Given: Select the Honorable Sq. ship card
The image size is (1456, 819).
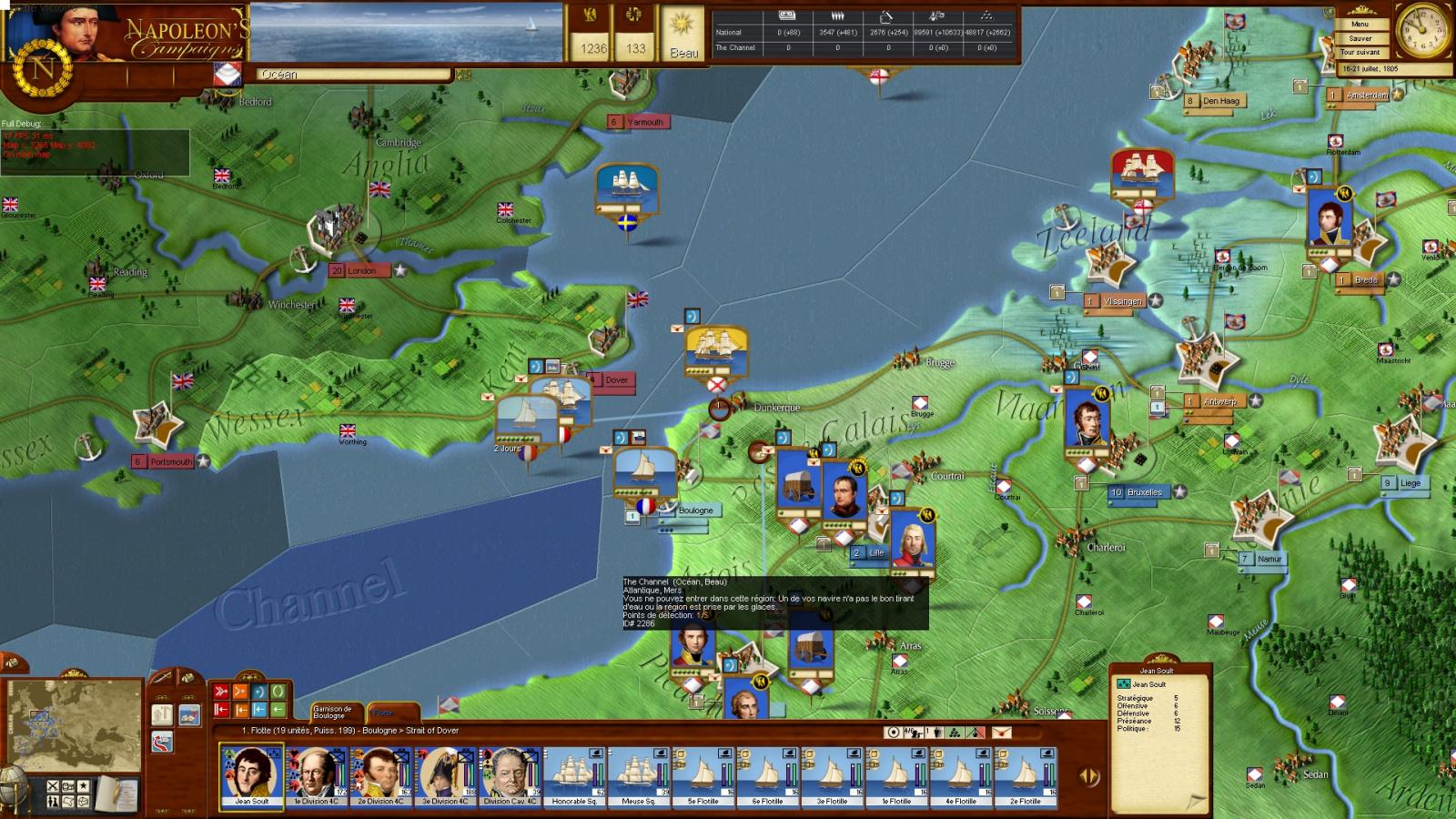Looking at the screenshot, I should click(x=575, y=775).
